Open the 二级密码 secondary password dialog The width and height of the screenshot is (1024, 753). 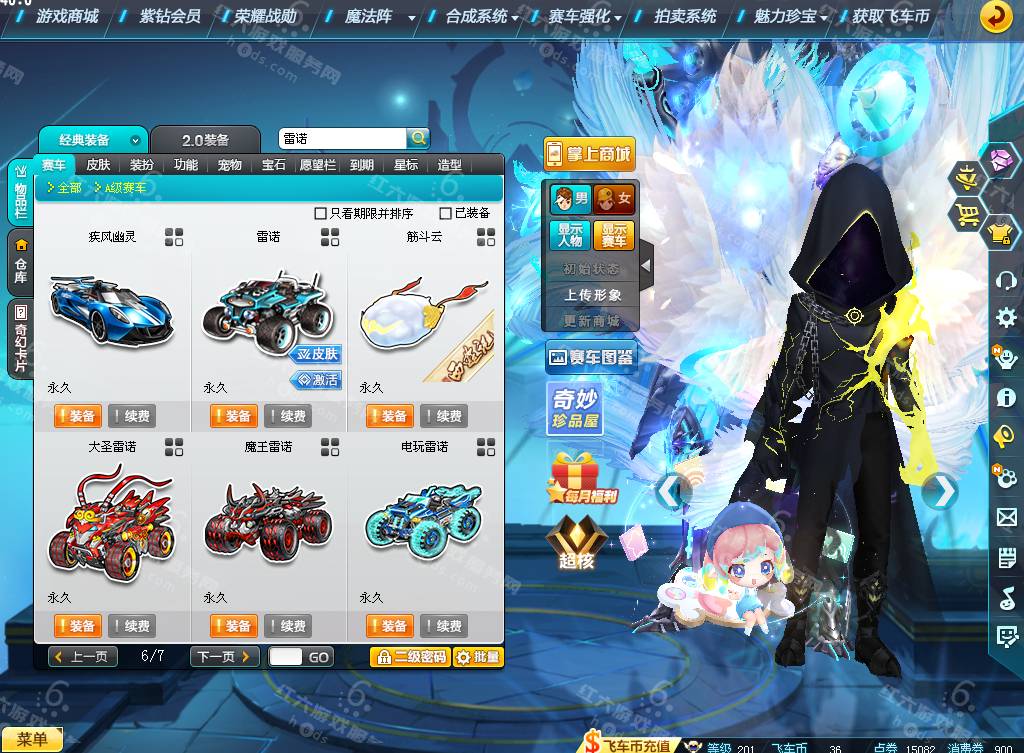pos(409,657)
